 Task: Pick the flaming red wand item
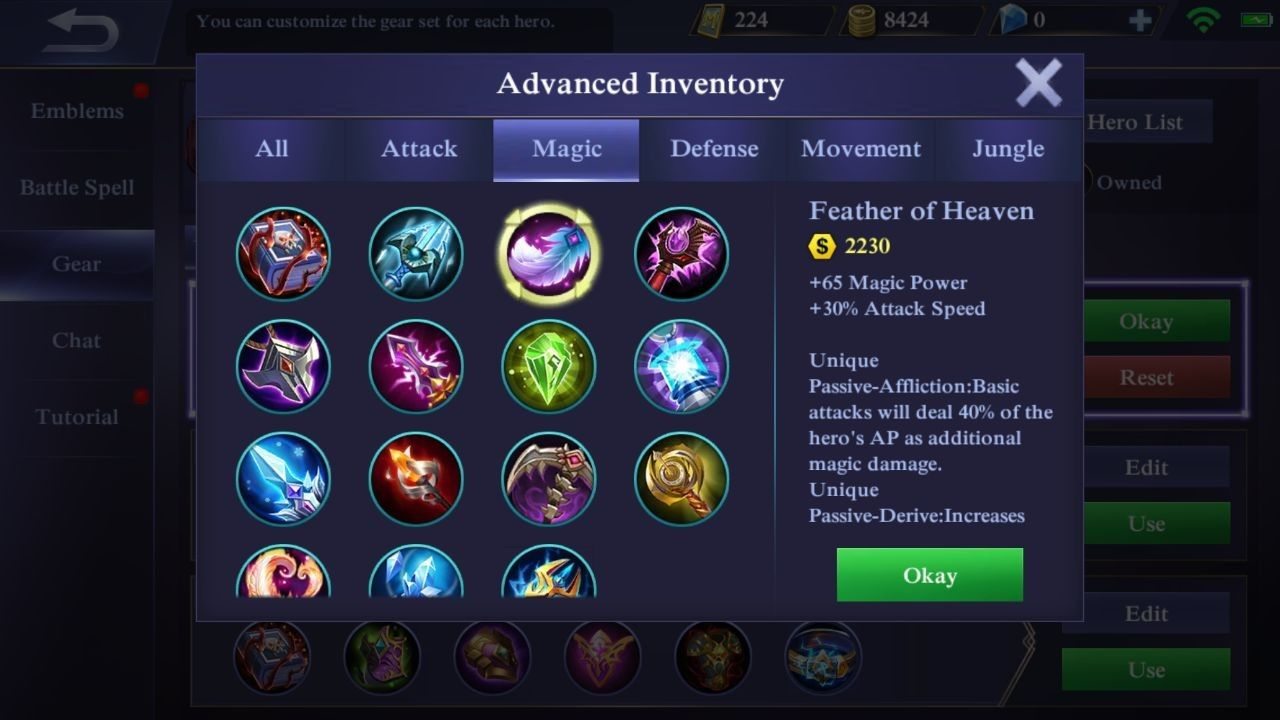(416, 479)
